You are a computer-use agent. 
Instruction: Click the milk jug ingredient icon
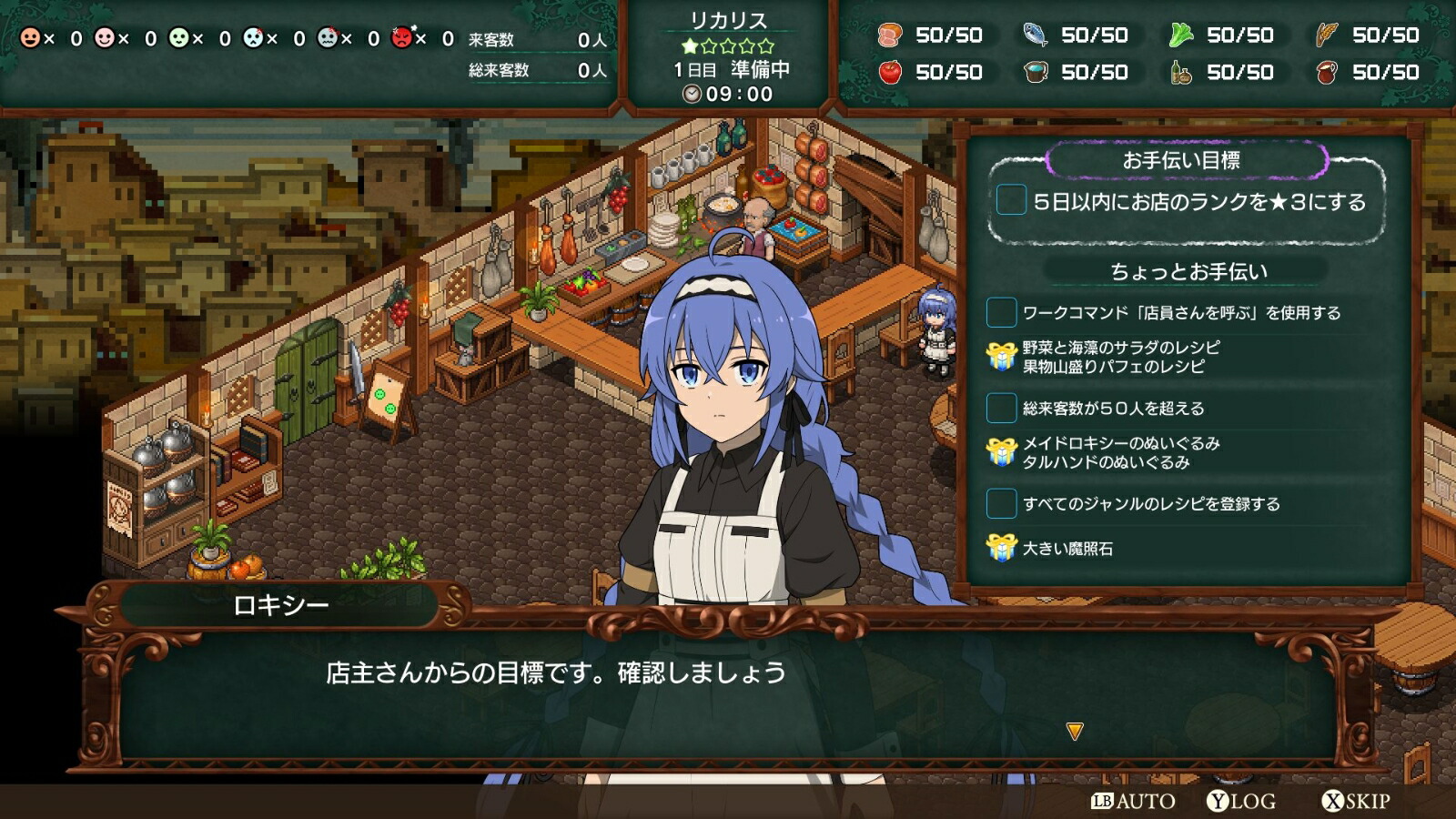point(1328,71)
